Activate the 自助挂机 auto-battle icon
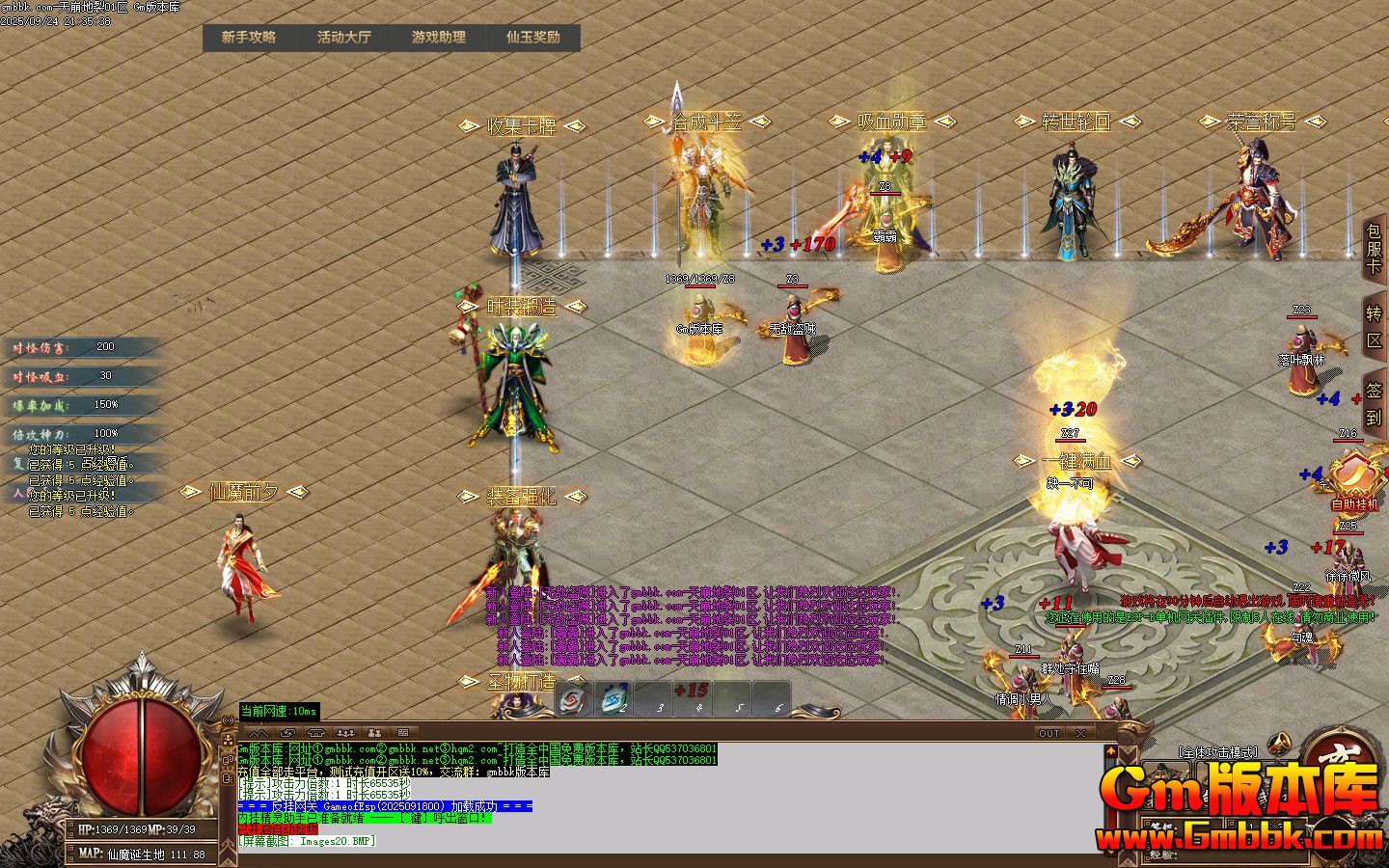 click(x=1355, y=477)
